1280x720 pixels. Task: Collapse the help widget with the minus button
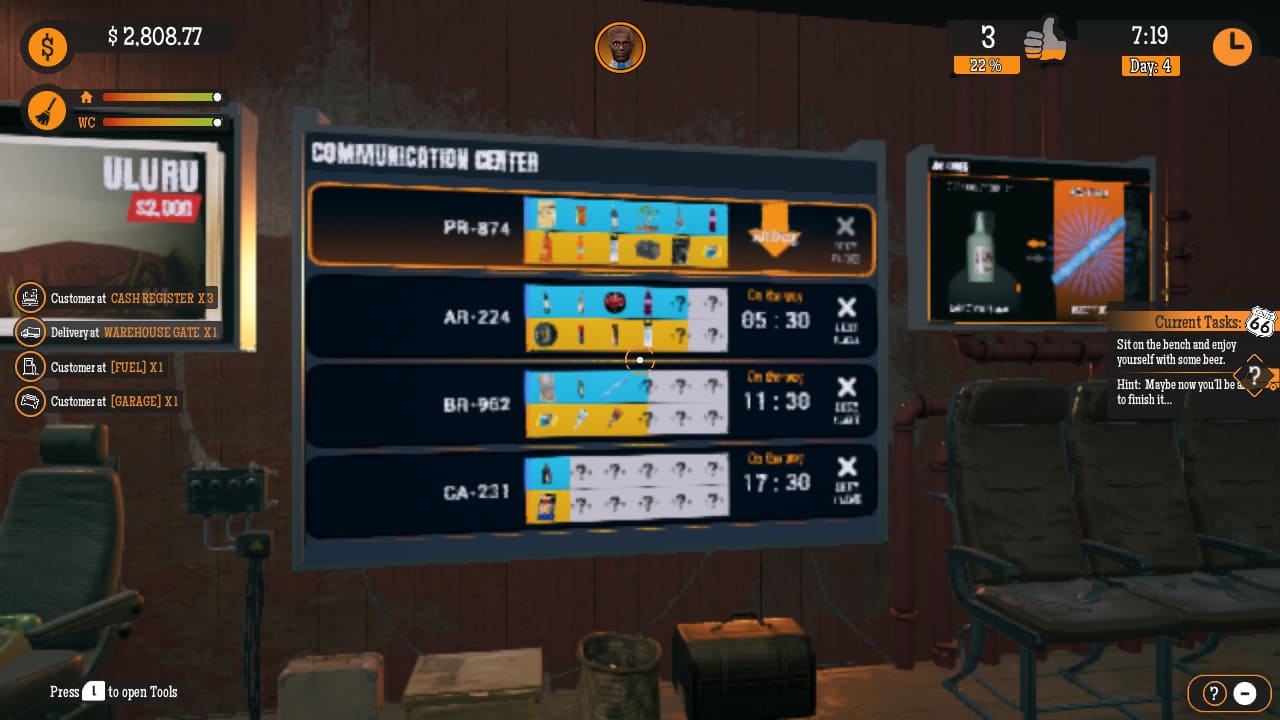pyautogui.click(x=1245, y=693)
